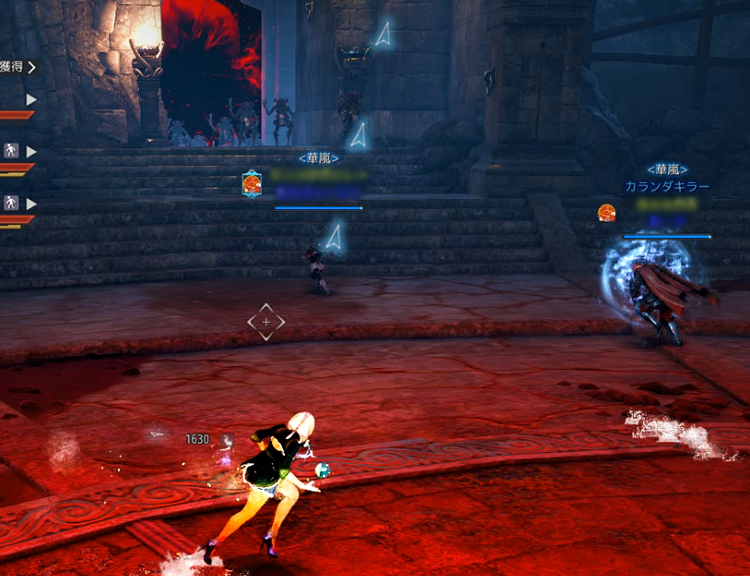Expand the 獲得 loot panel arrow
The image size is (750, 576).
click(x=31, y=67)
